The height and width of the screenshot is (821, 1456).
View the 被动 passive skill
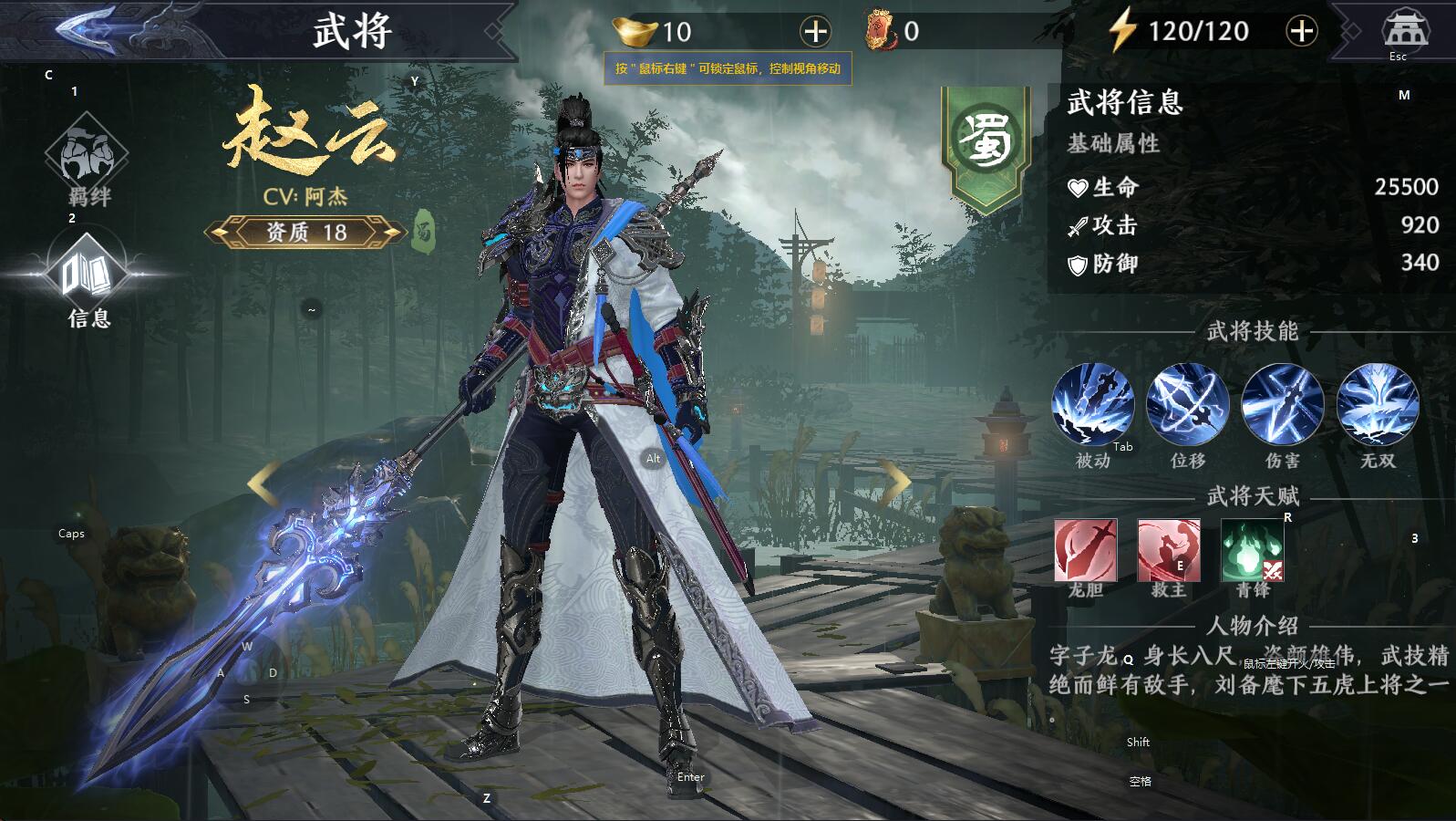click(1092, 405)
